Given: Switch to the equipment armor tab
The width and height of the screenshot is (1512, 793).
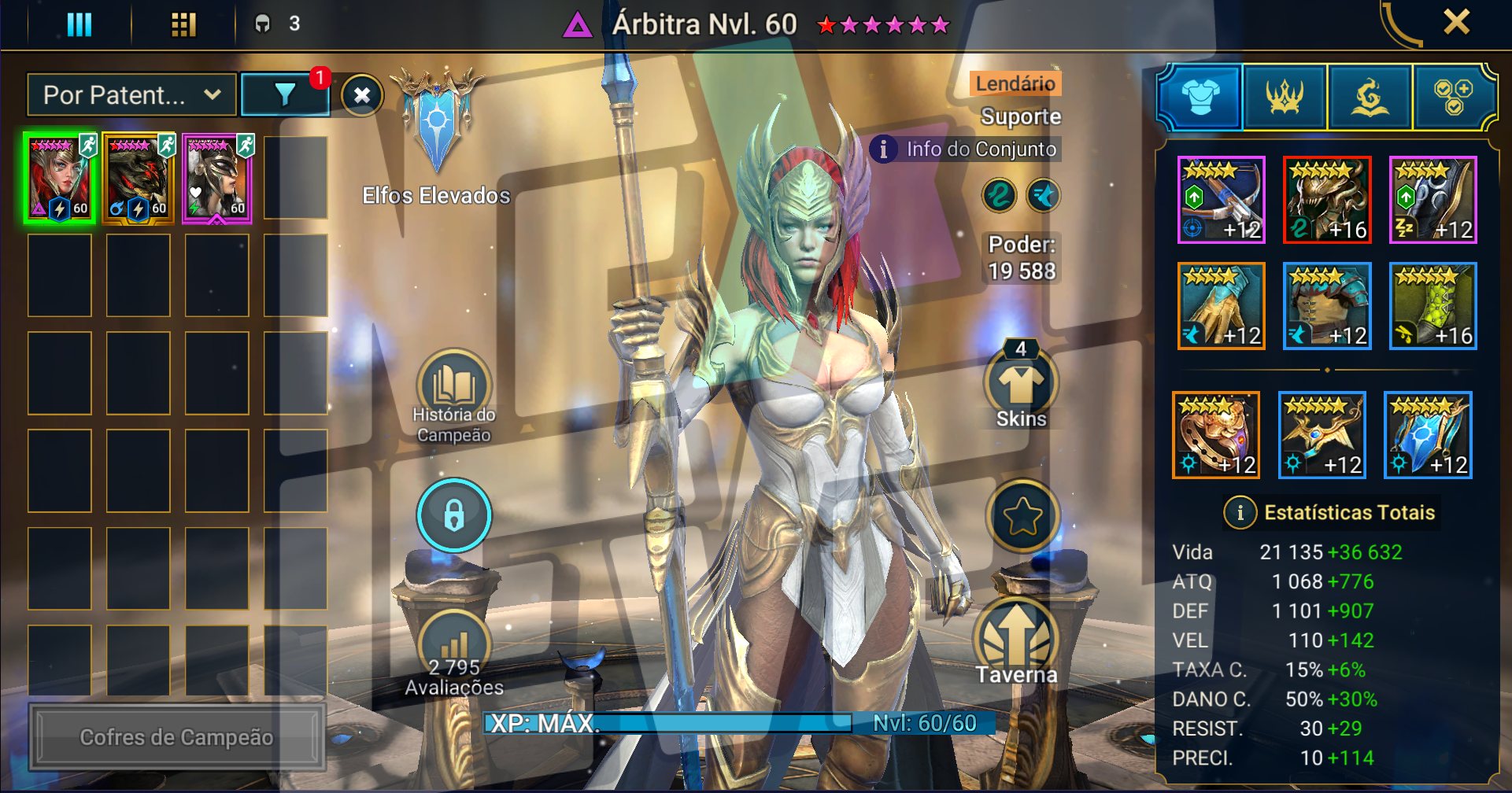Looking at the screenshot, I should 1200,98.
